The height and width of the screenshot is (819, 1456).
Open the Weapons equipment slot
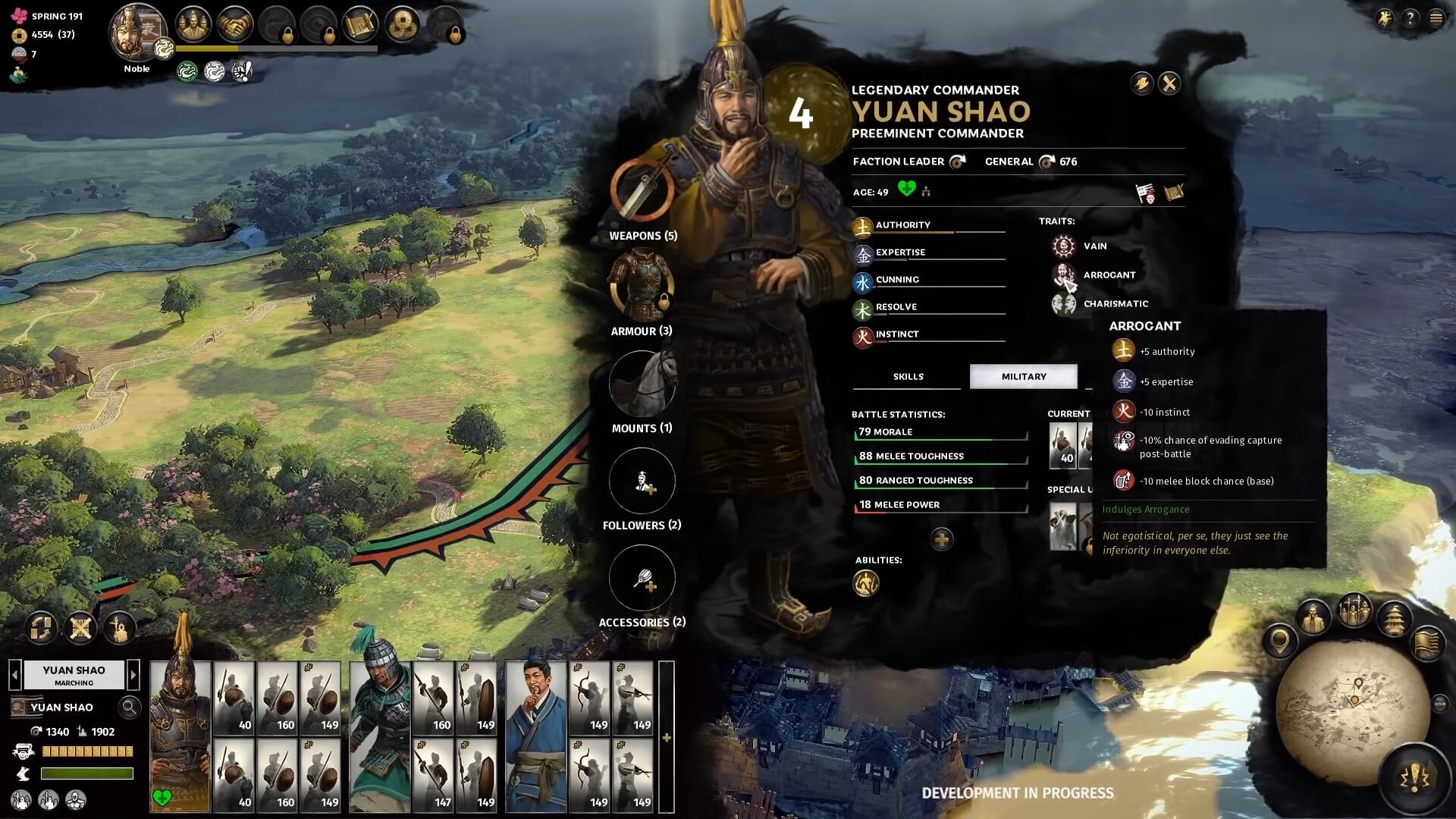click(x=642, y=188)
